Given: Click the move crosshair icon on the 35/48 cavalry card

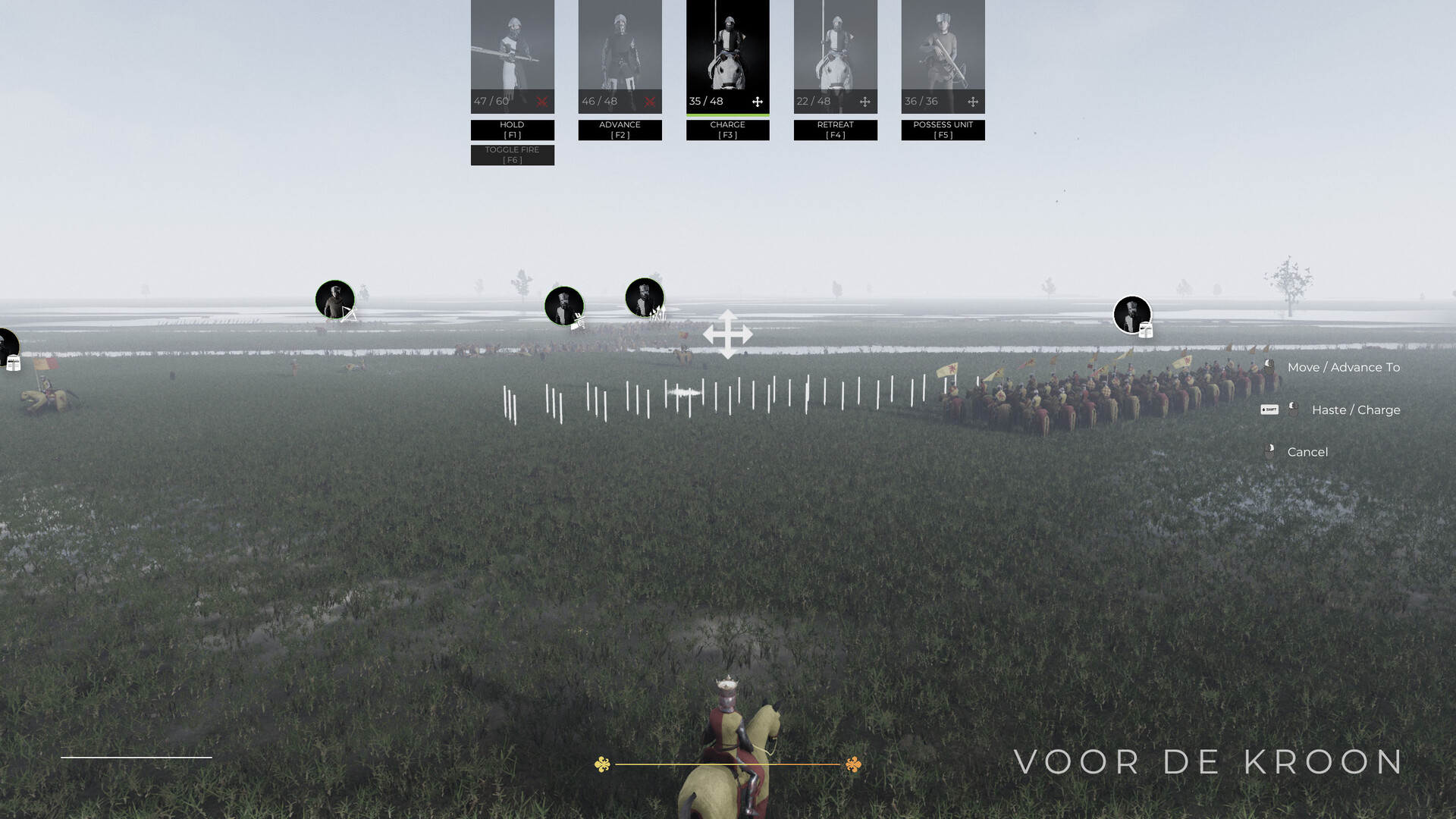Looking at the screenshot, I should point(758,102).
